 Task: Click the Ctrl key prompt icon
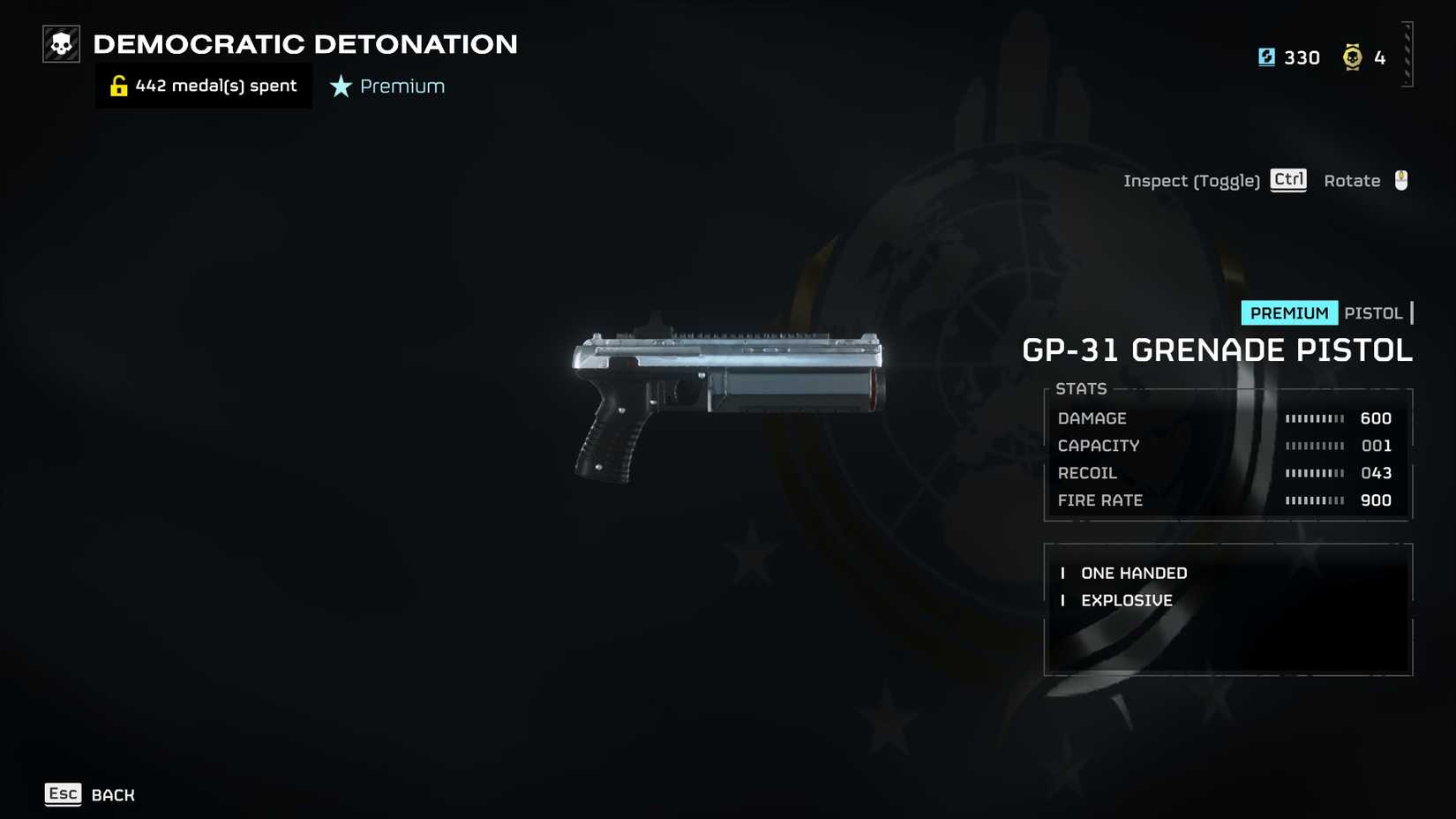click(1287, 179)
